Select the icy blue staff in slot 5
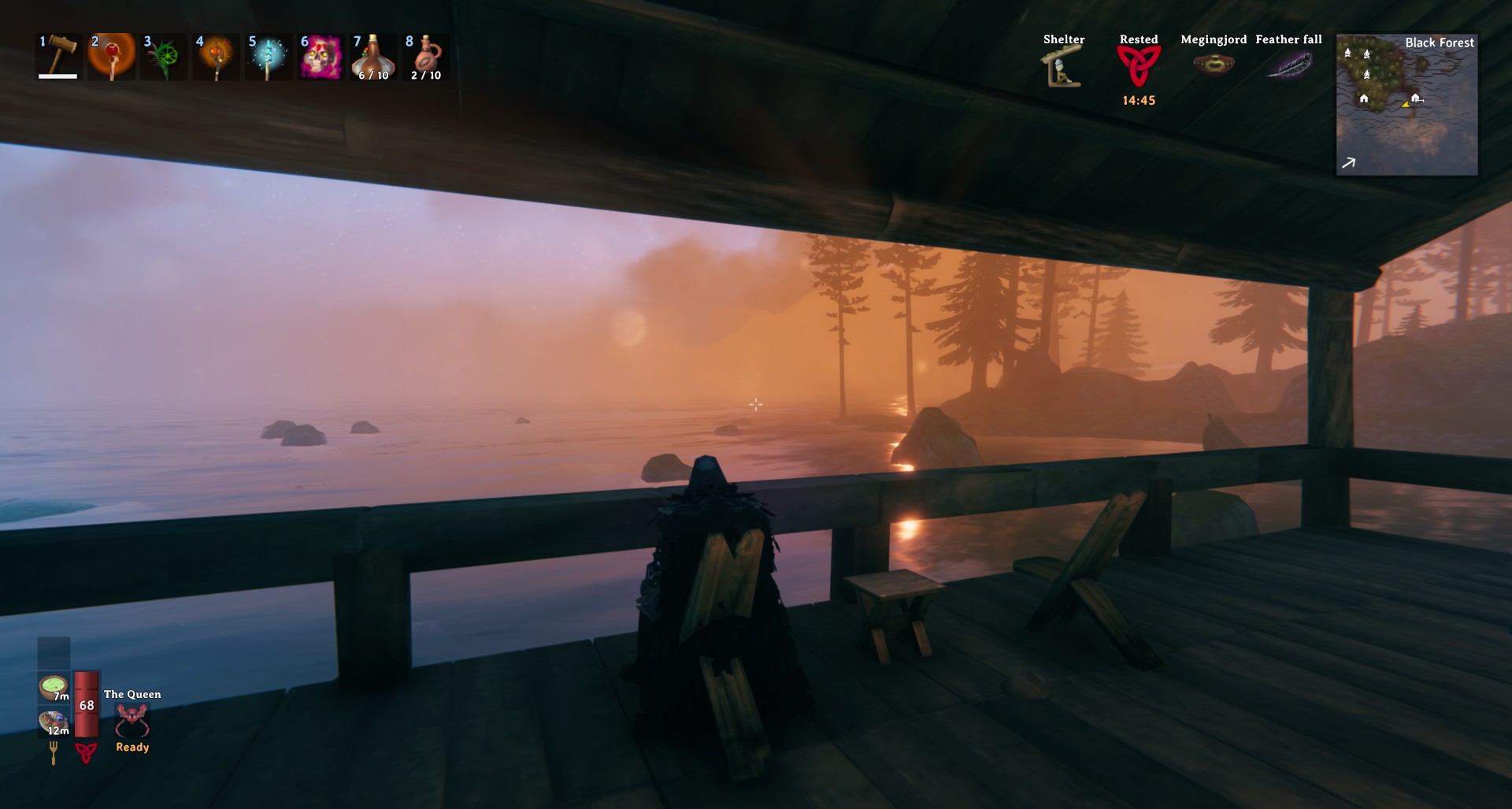Viewport: 1512px width, 809px height. 268,56
